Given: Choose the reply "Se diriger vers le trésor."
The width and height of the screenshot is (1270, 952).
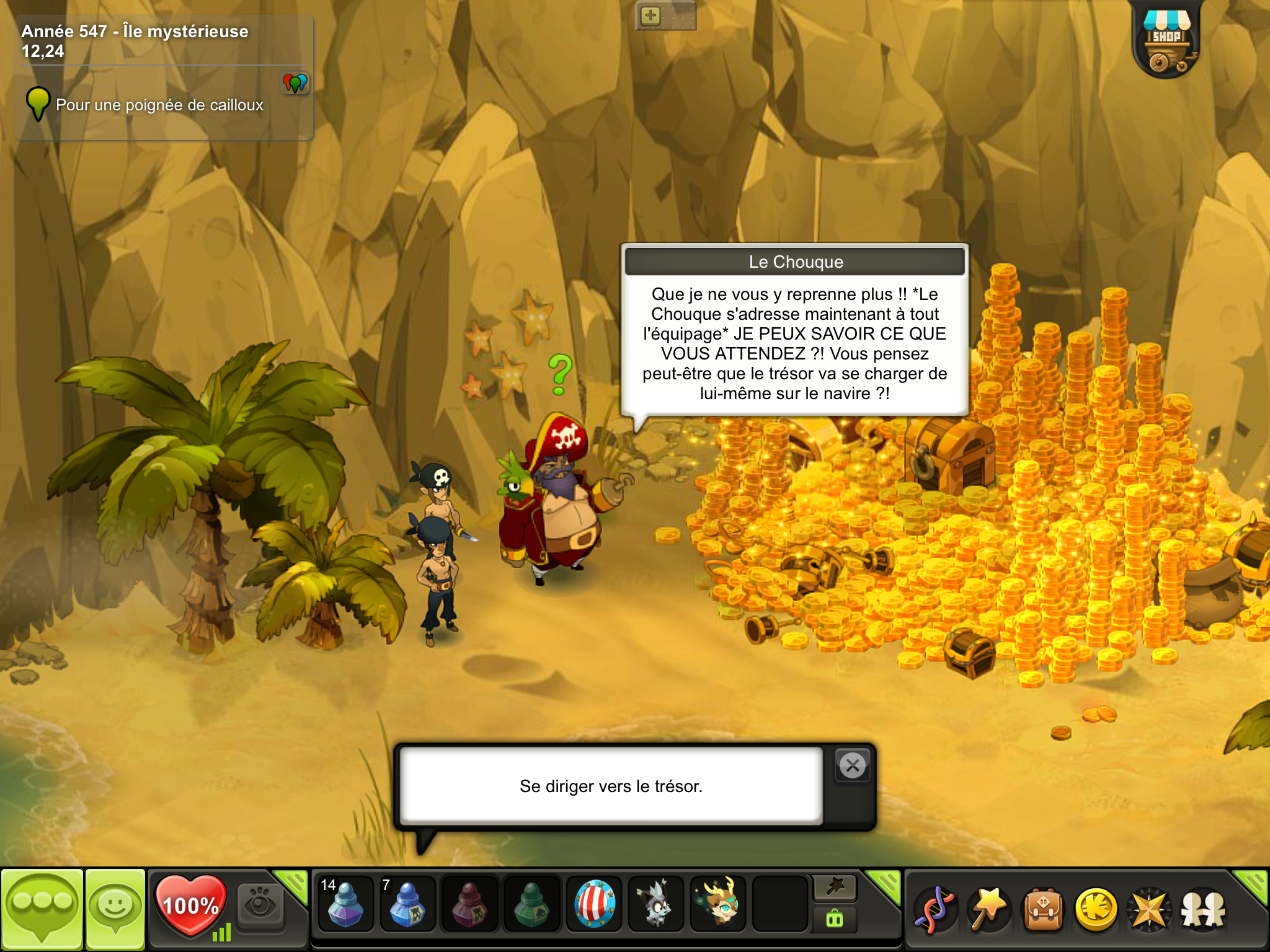Looking at the screenshot, I should [x=611, y=786].
